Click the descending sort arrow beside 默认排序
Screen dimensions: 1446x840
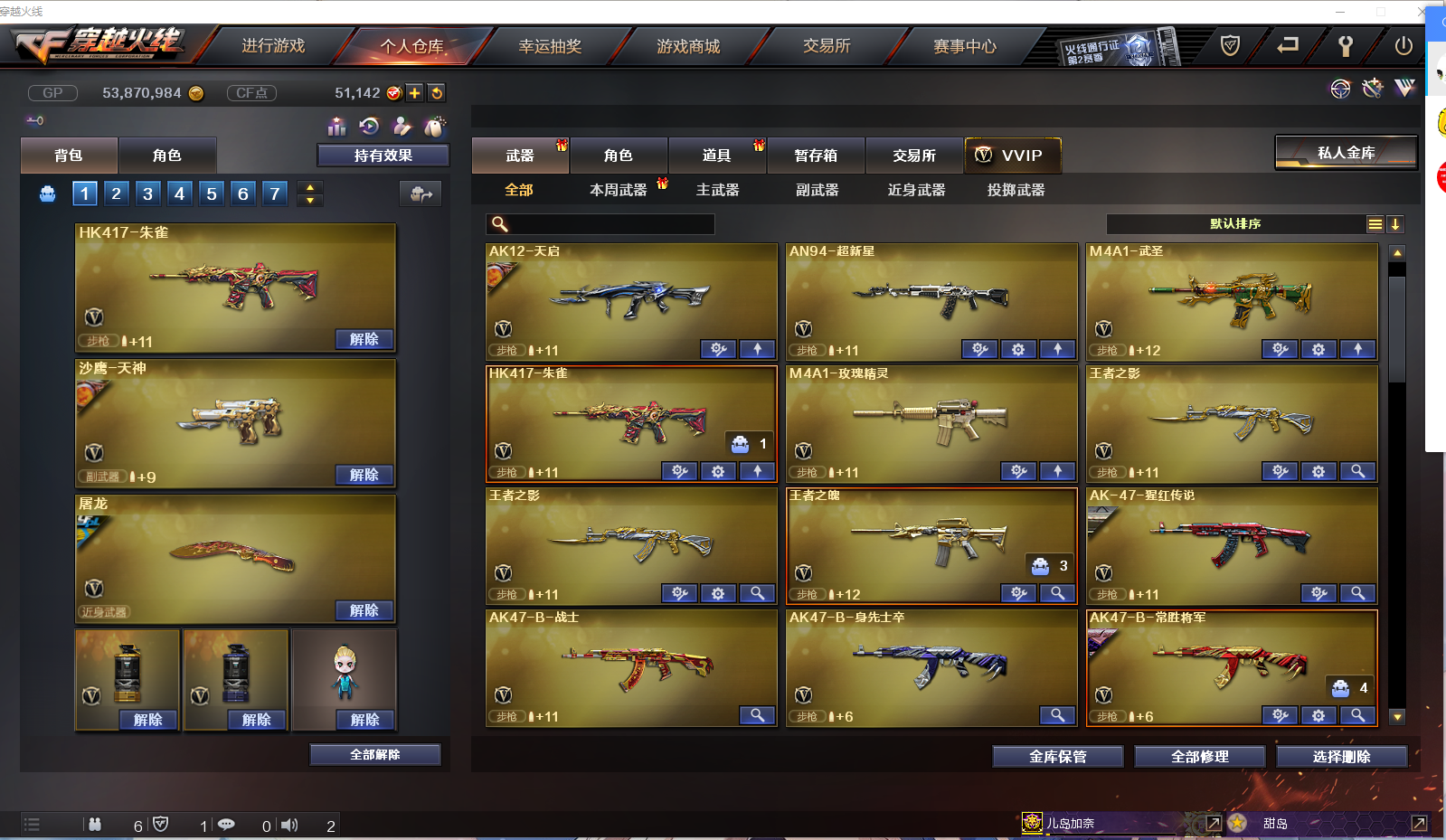(1395, 223)
